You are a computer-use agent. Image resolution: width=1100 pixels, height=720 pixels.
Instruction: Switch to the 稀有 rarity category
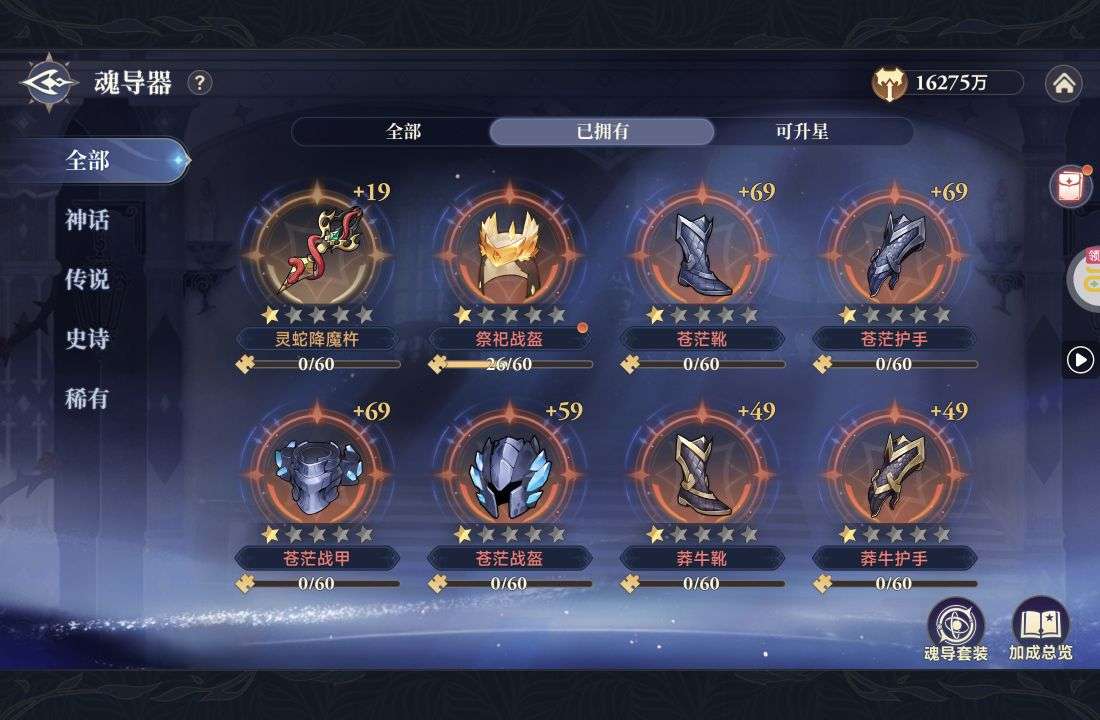[x=88, y=400]
